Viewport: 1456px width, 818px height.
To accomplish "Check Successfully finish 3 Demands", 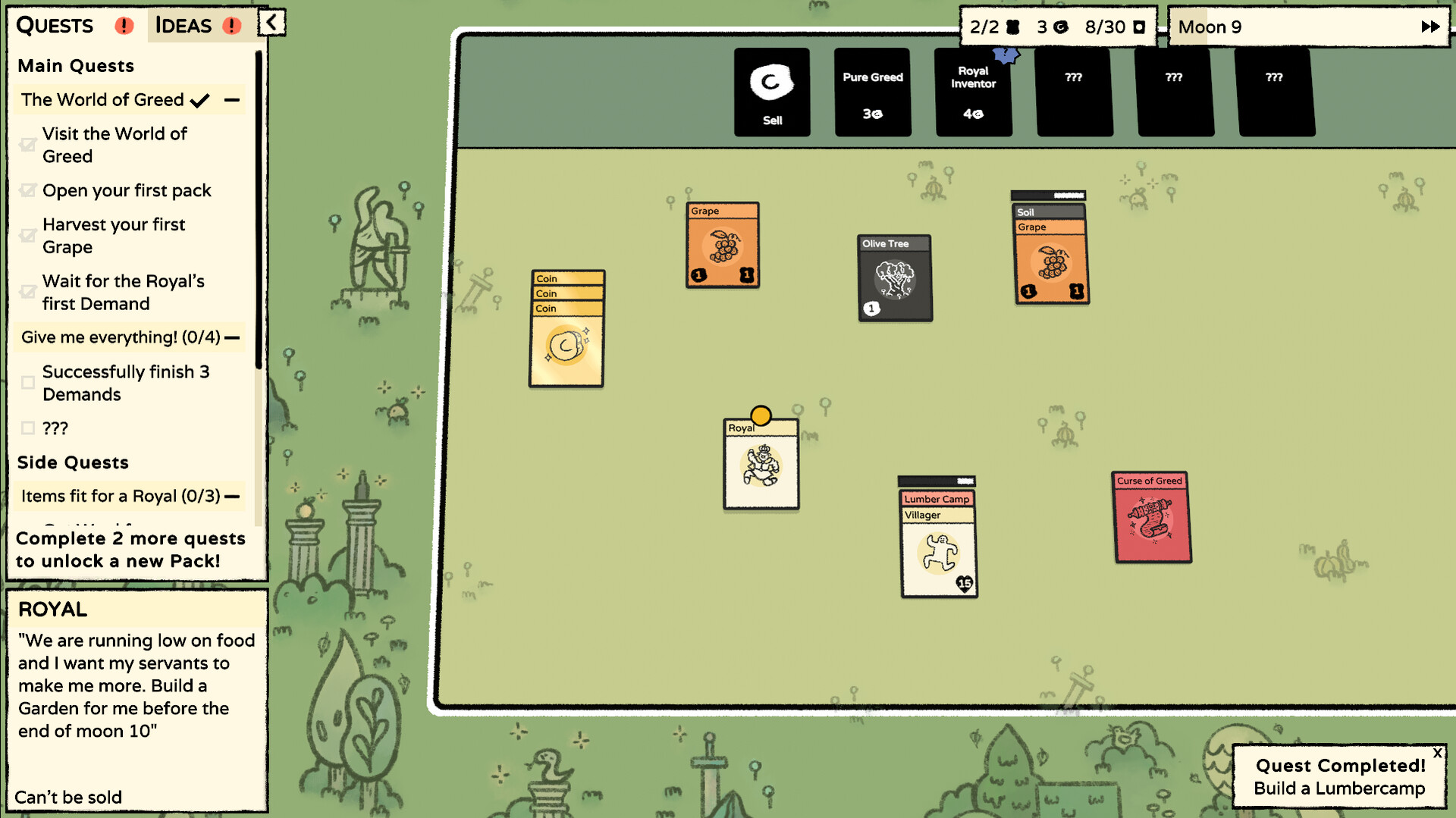I will pos(27,383).
